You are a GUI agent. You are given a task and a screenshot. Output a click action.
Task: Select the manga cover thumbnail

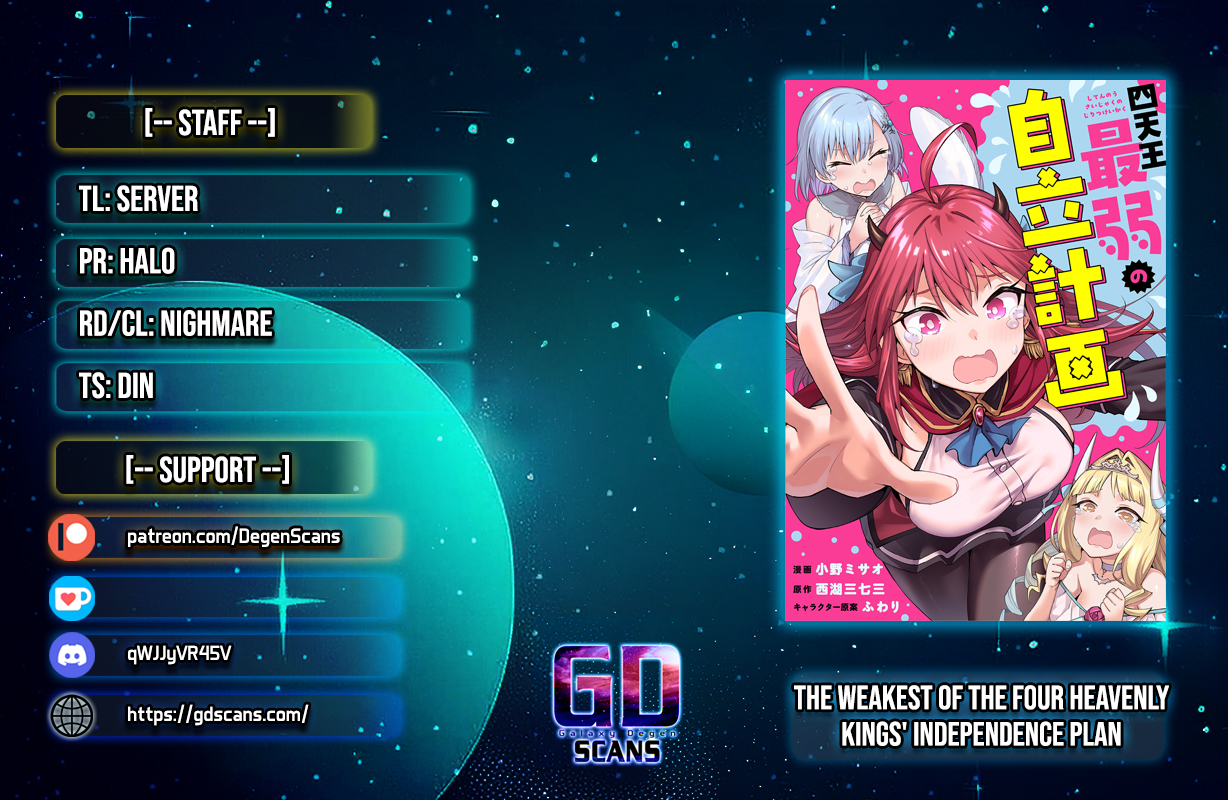coord(975,350)
